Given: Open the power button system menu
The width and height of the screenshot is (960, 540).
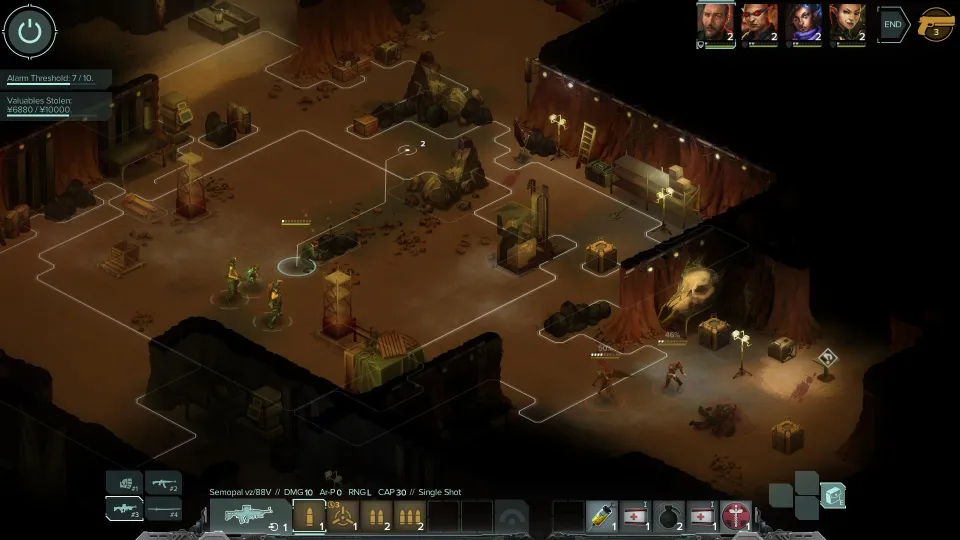Looking at the screenshot, I should [30, 31].
